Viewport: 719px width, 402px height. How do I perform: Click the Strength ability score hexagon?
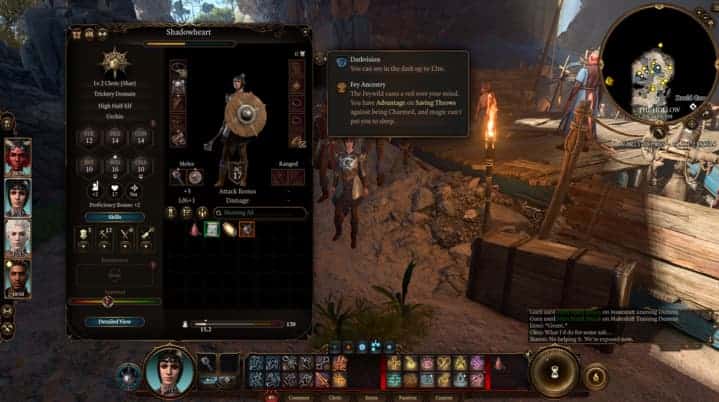pyautogui.click(x=88, y=138)
